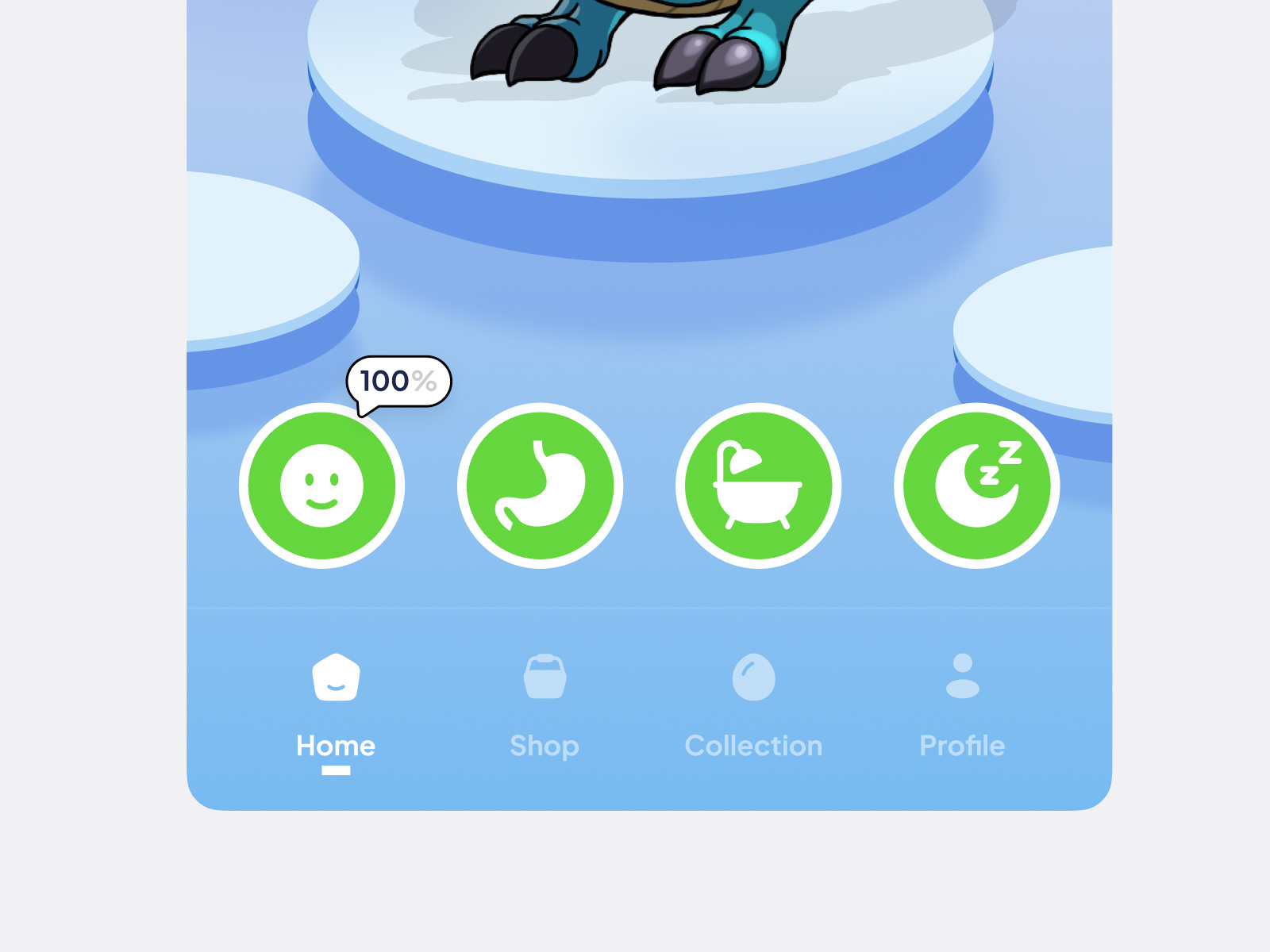Open the Collection egg icon
Screen dimensions: 1270x952
[x=753, y=676]
